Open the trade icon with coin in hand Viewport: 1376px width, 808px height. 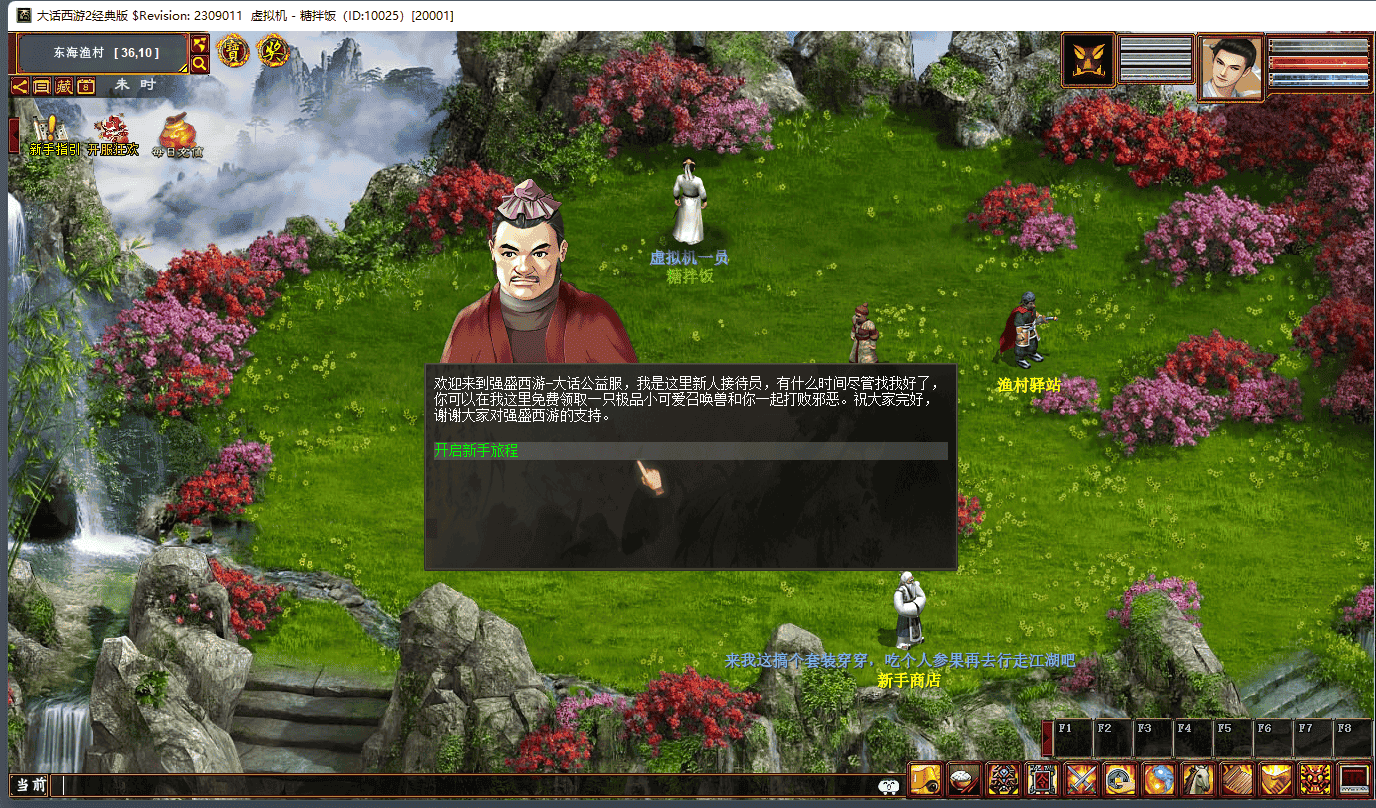[x=1119, y=778]
